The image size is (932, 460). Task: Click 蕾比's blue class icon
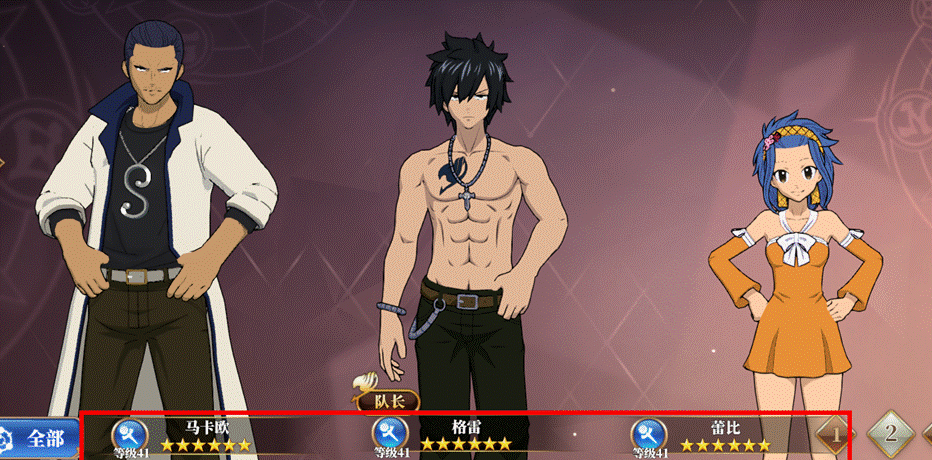click(x=648, y=433)
